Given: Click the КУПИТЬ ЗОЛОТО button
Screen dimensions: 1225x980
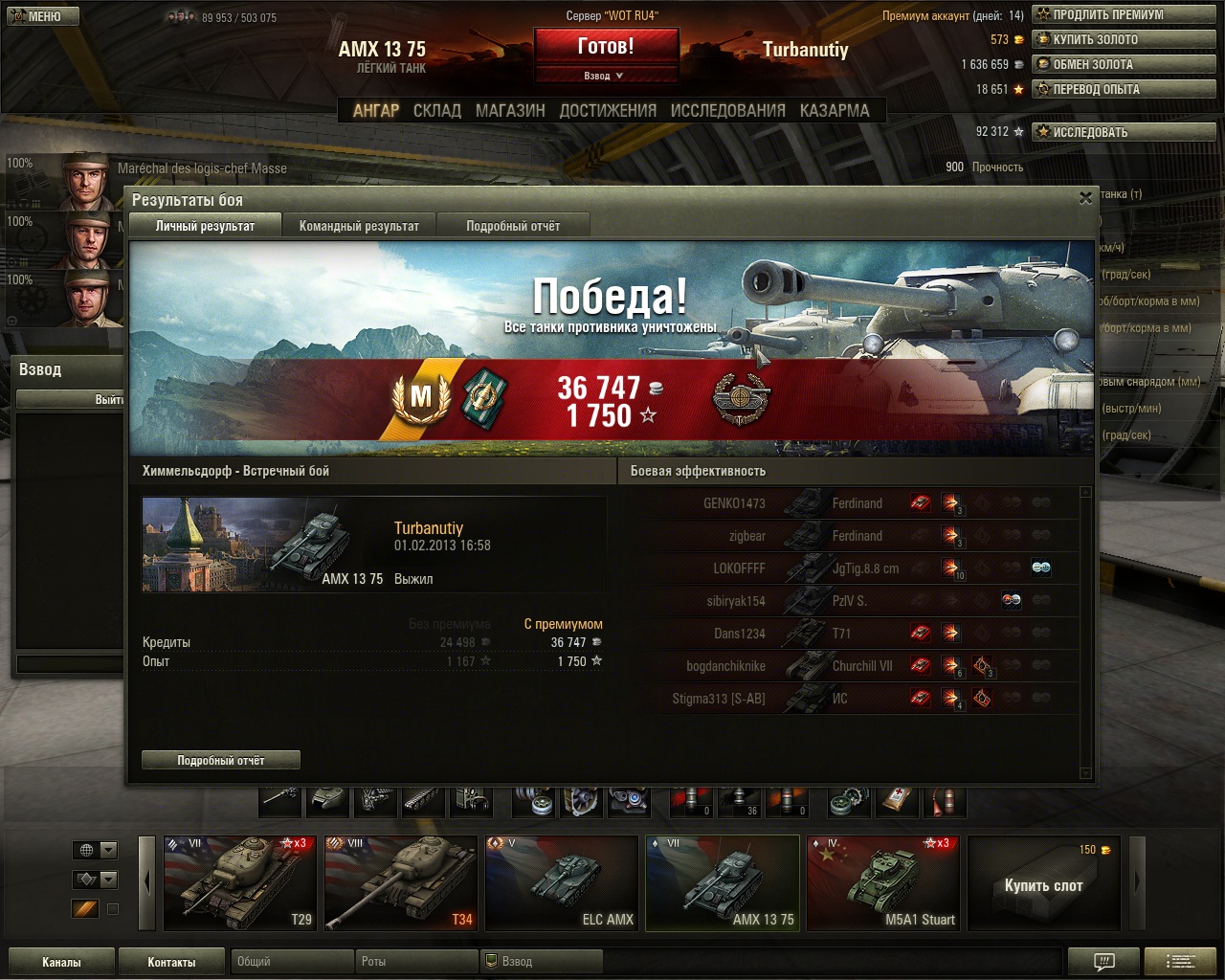Looking at the screenshot, I should pyautogui.click(x=1124, y=39).
